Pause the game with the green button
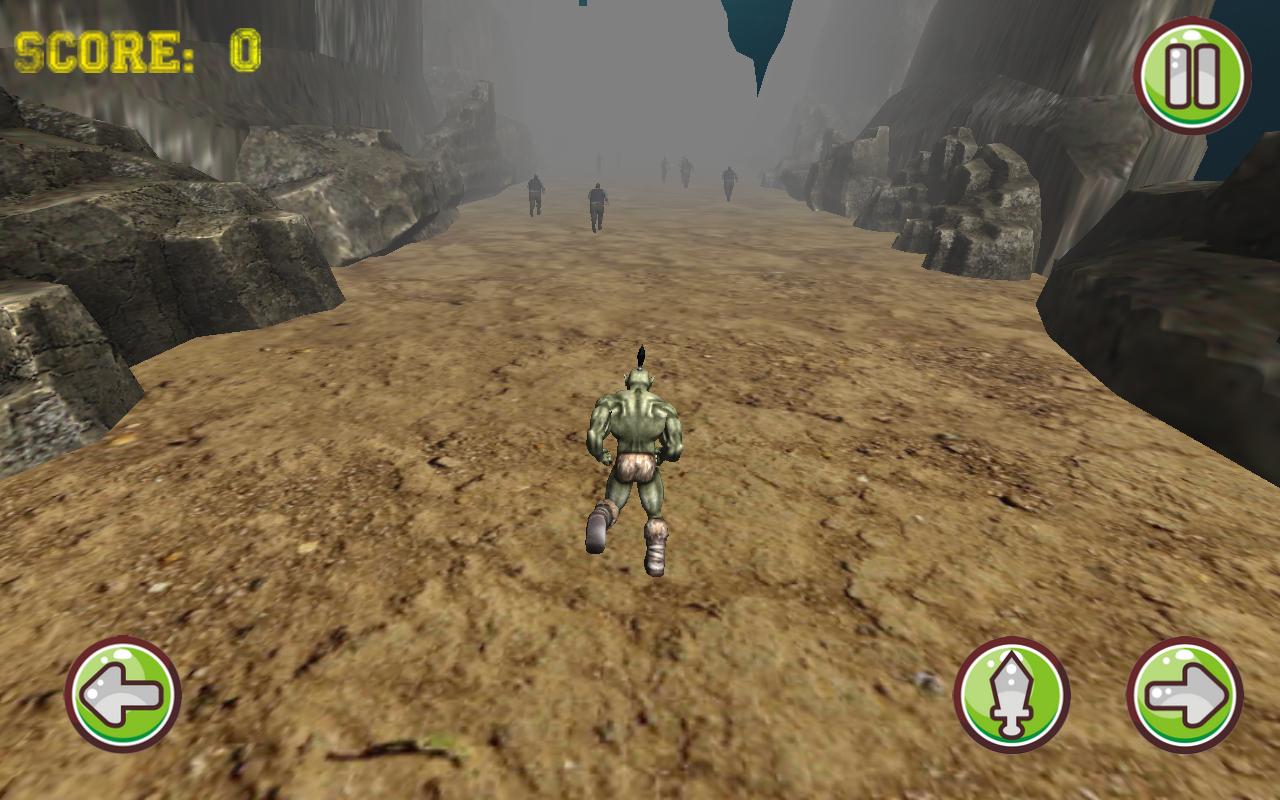 [x=1192, y=75]
